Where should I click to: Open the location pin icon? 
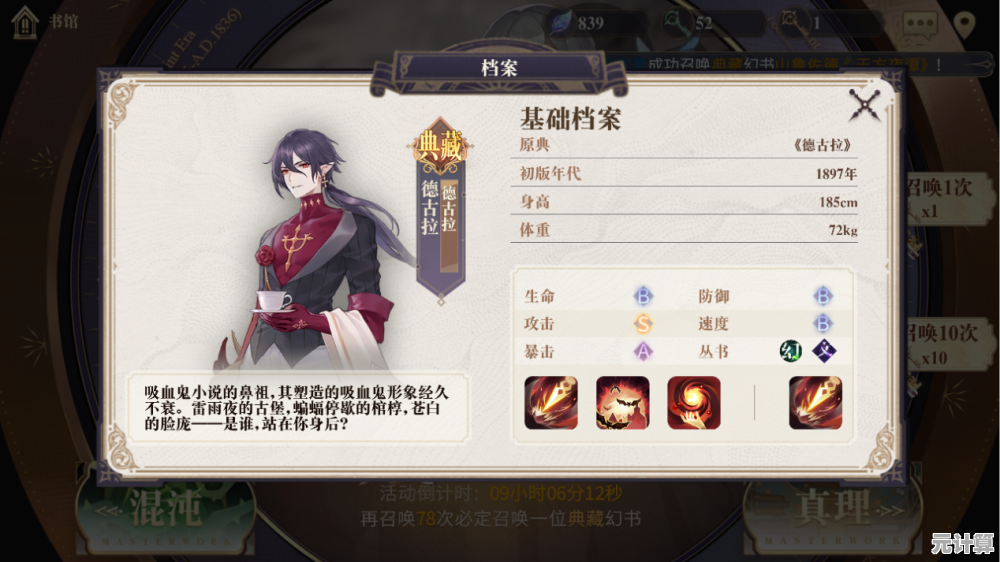point(964,24)
